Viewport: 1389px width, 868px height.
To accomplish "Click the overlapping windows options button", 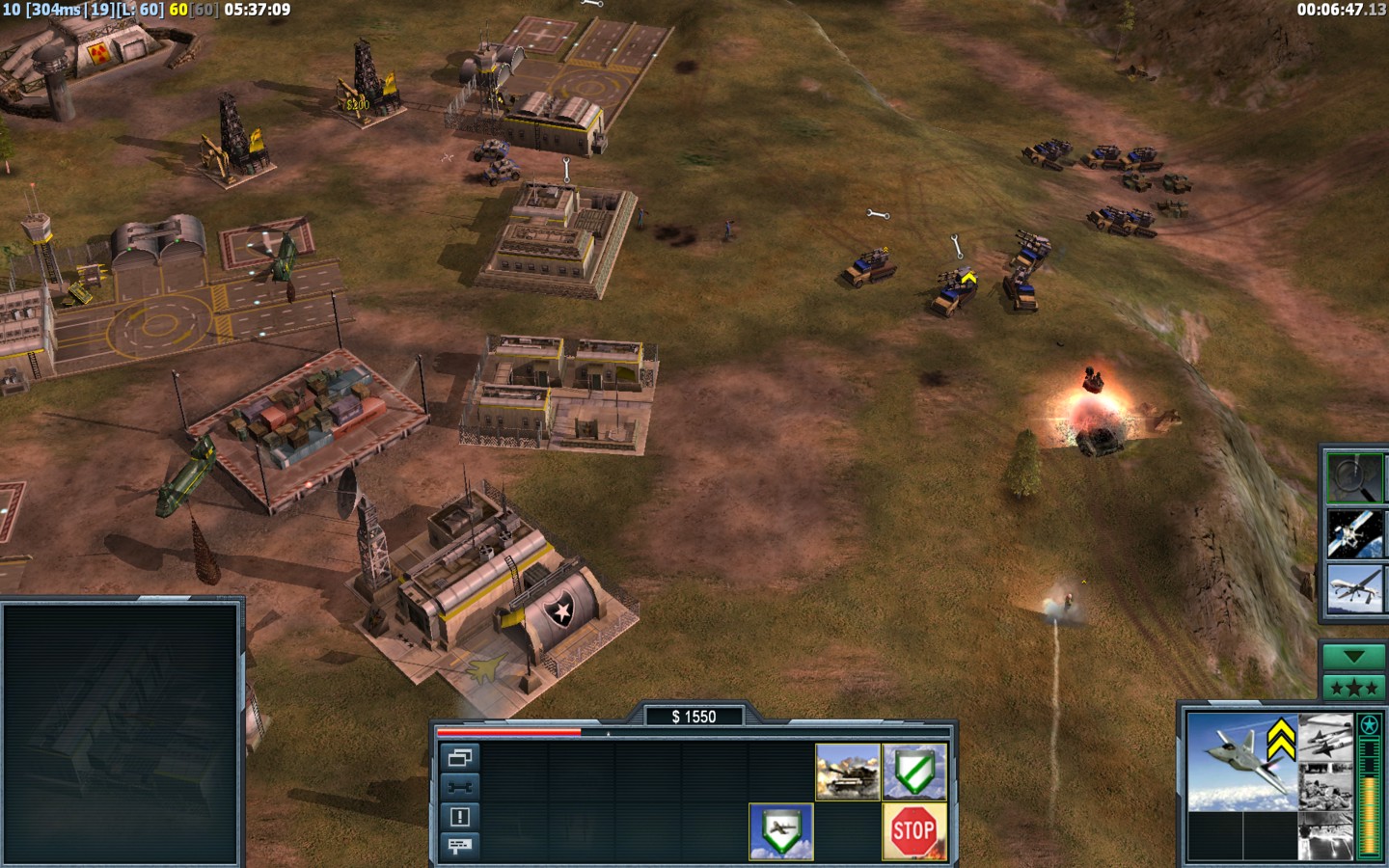I will click(x=459, y=757).
